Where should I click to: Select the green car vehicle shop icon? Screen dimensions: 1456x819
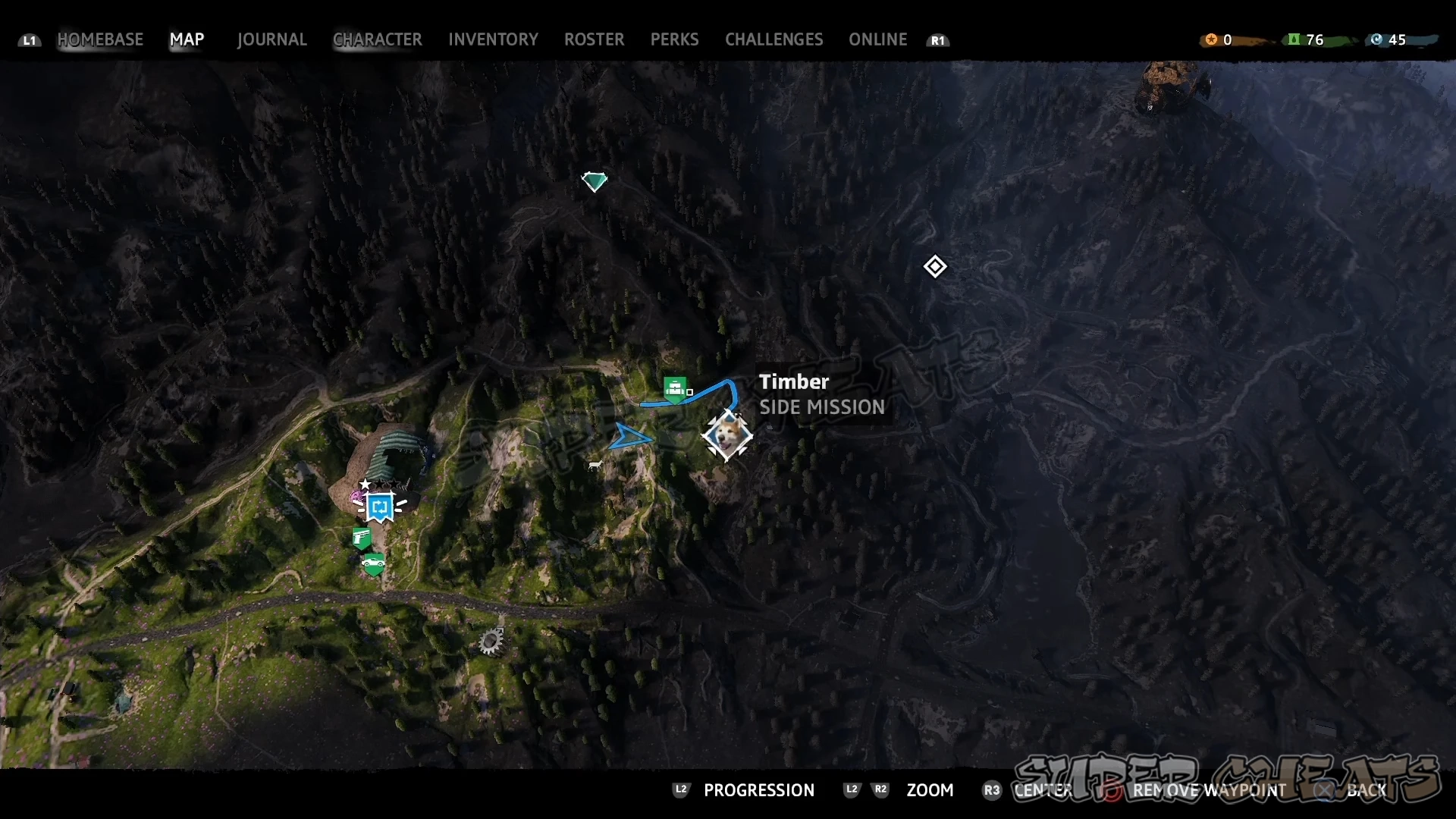(x=373, y=563)
